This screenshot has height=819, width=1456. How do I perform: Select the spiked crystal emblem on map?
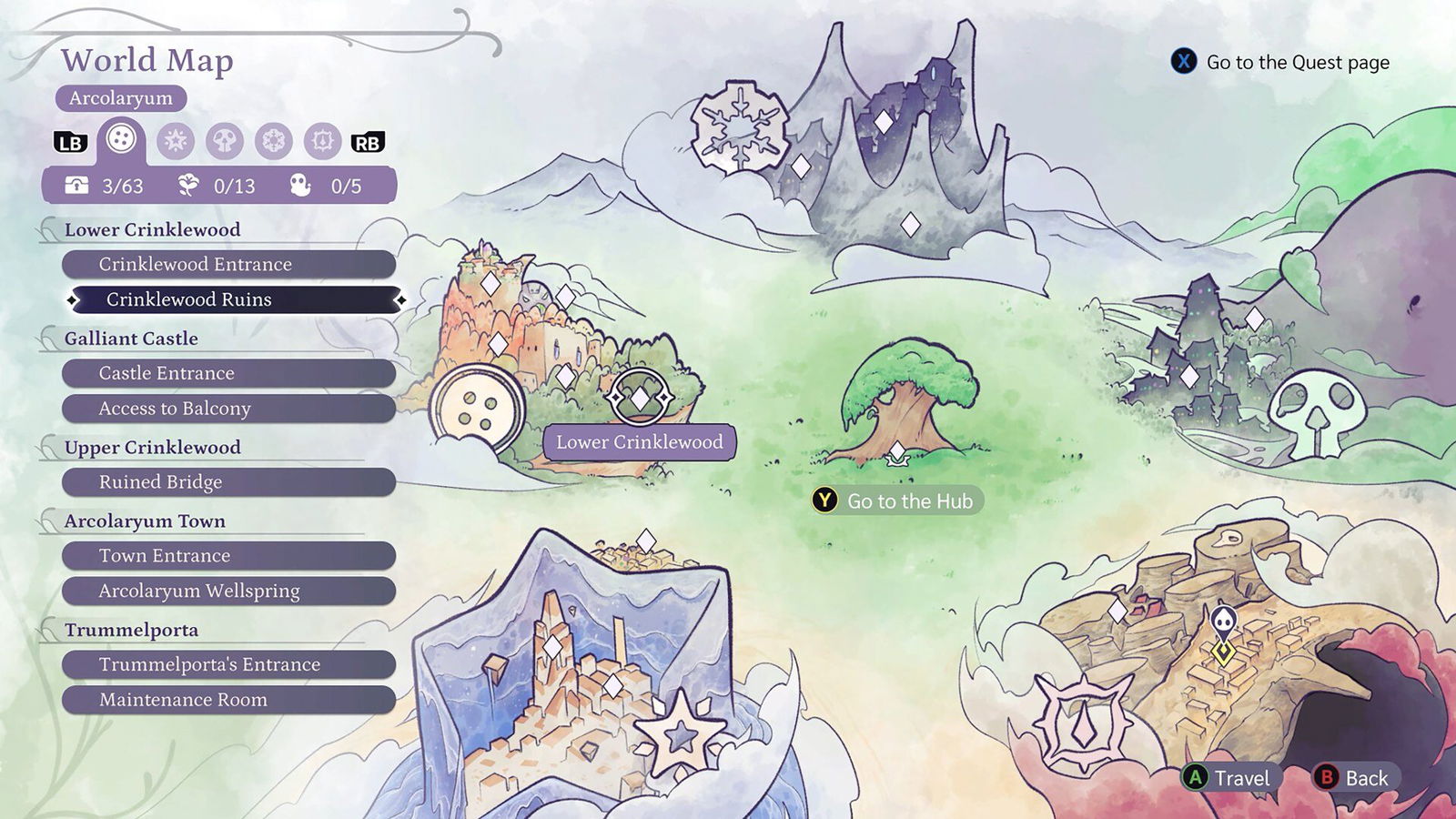1082,723
